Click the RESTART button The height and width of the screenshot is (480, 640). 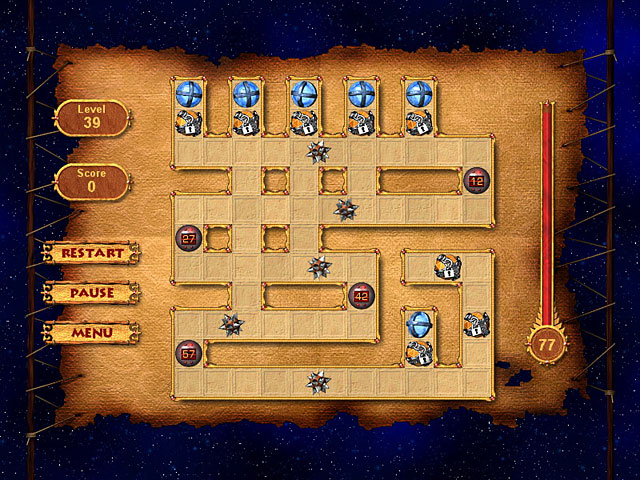92,253
